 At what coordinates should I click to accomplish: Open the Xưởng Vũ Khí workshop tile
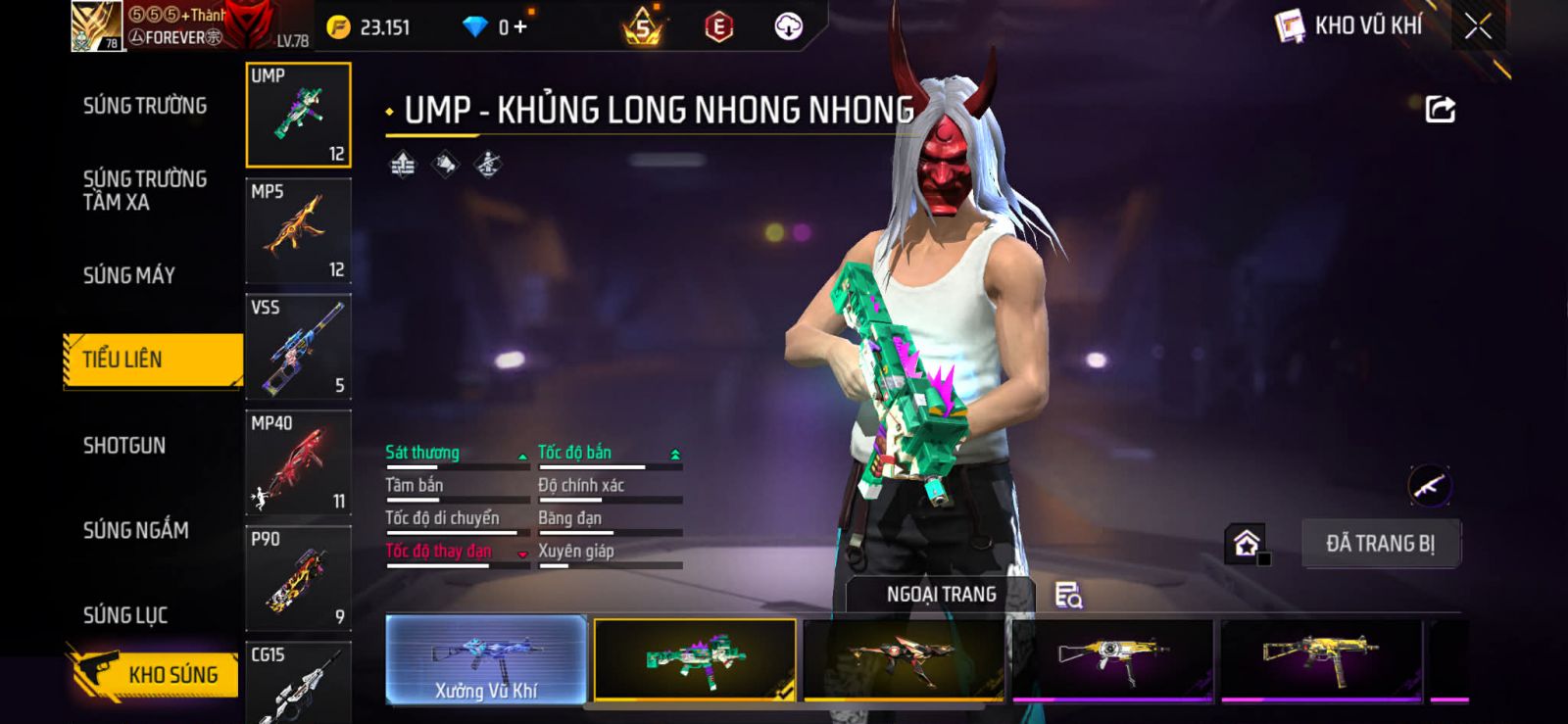tap(486, 659)
